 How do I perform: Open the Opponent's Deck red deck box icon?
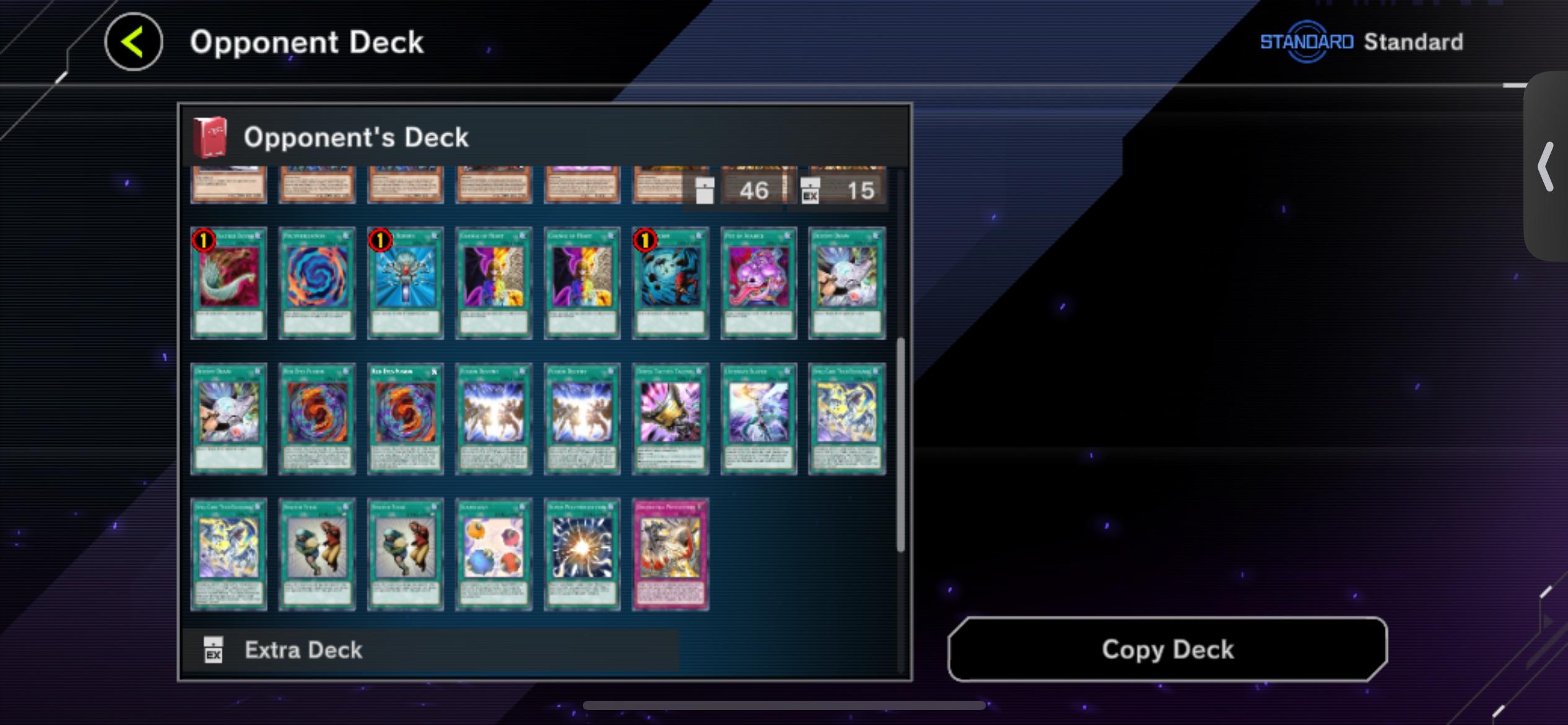[x=211, y=136]
